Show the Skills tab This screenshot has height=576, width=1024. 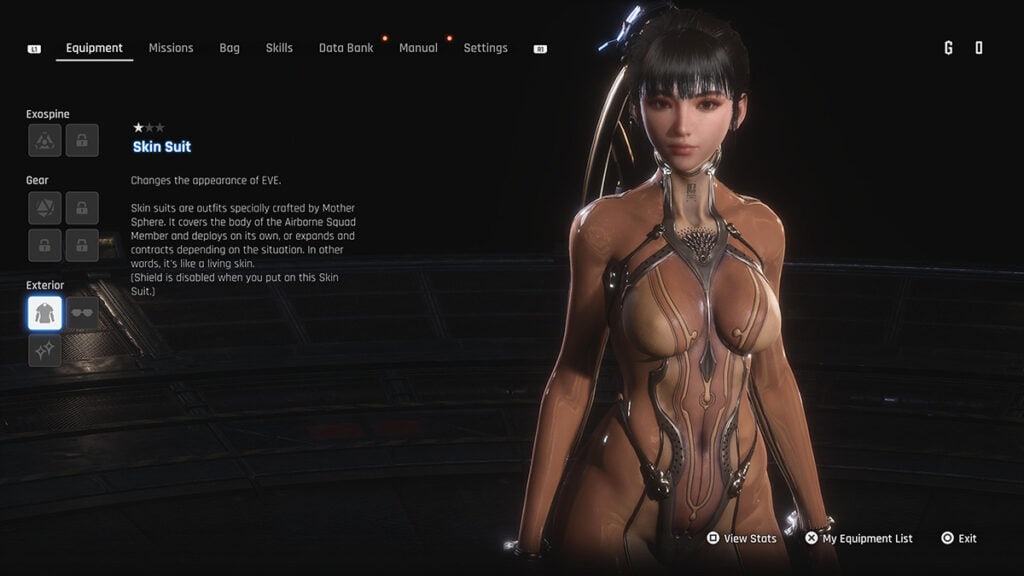coord(279,48)
